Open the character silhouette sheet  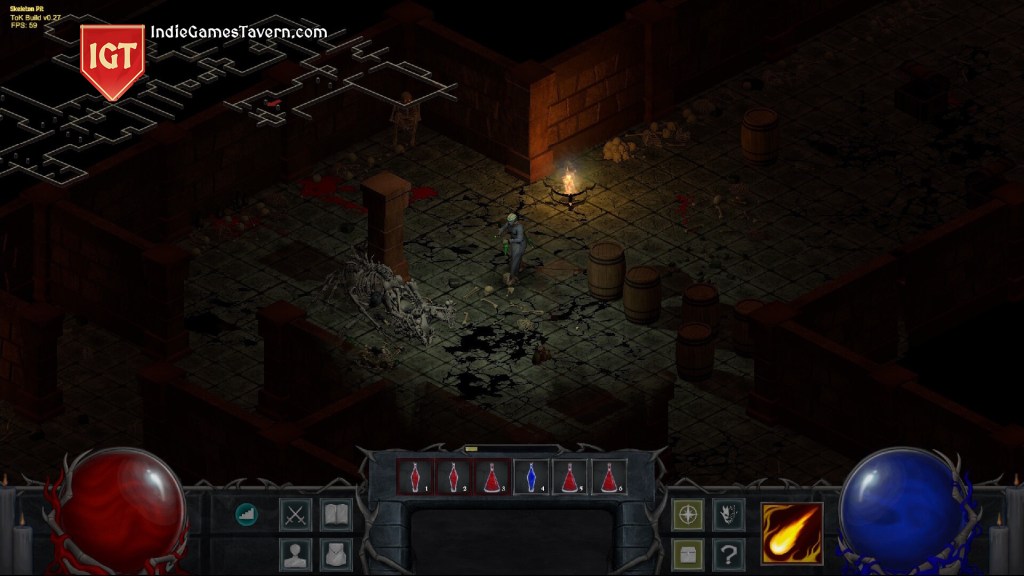pos(295,554)
